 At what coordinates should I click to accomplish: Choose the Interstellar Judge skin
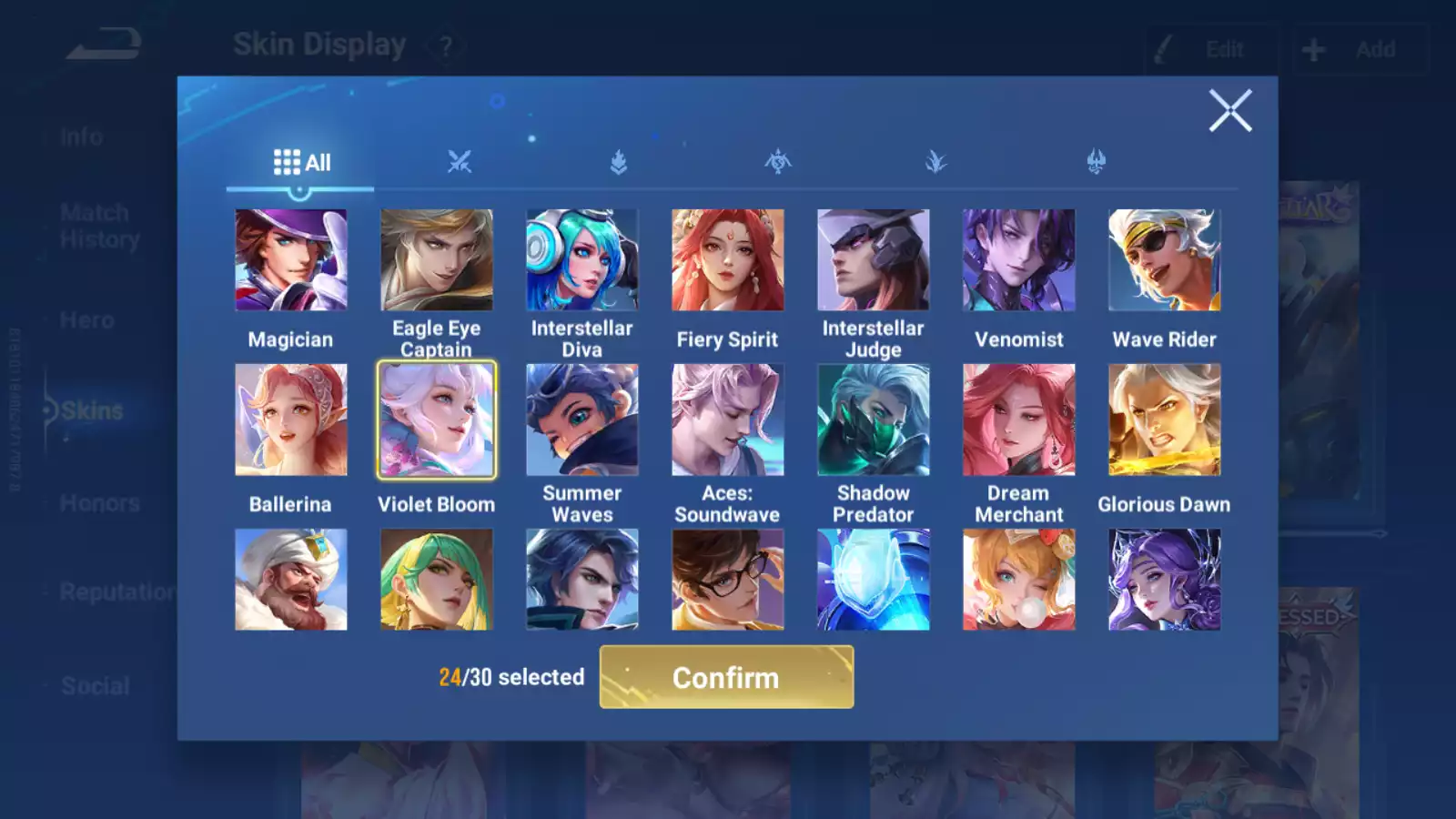(x=873, y=260)
